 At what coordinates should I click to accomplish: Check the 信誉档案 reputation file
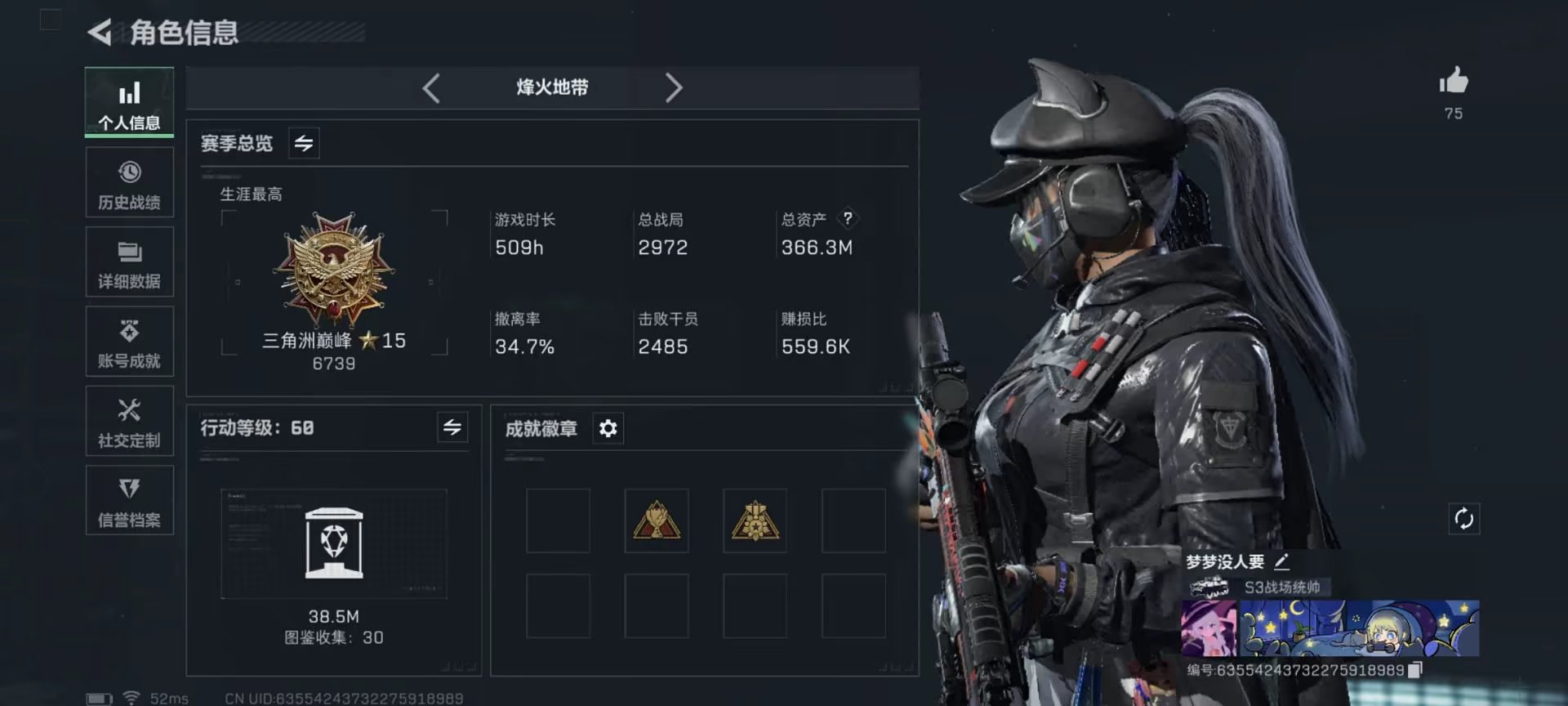[129, 499]
